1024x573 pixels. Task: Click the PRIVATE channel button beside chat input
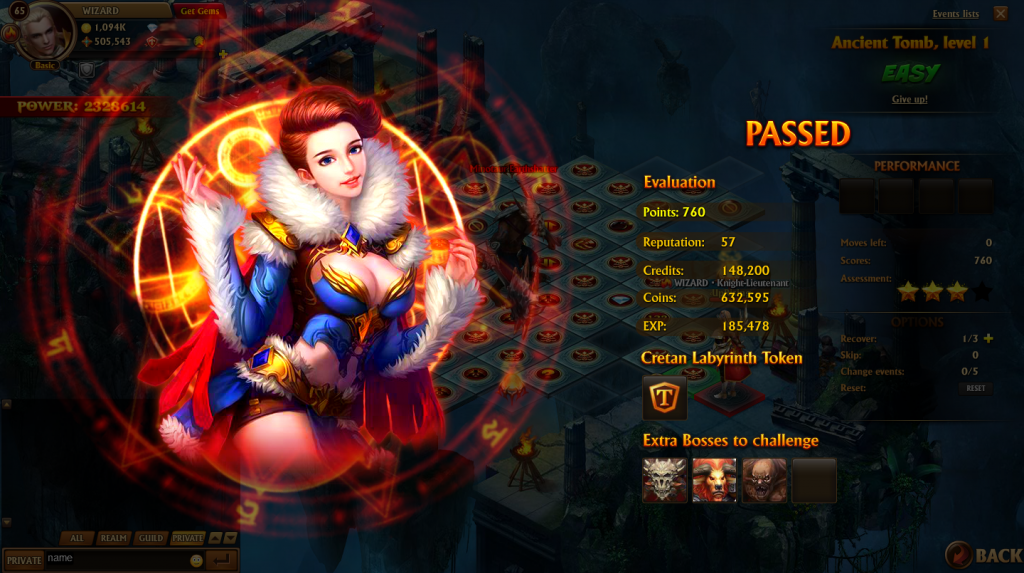pos(23,560)
